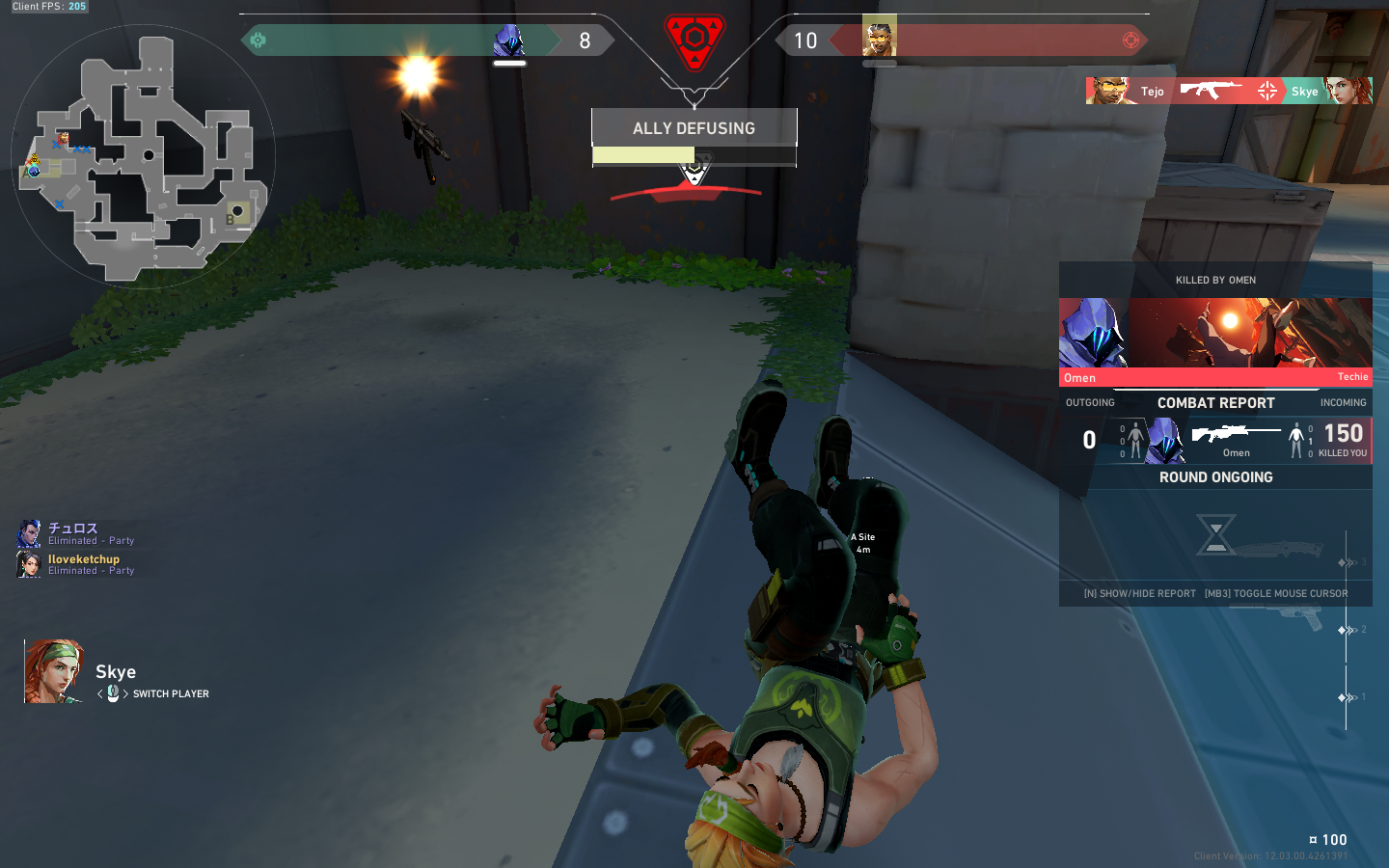Toggle SHOW/HIDE REPORT option
The width and height of the screenshot is (1389, 868).
[x=1138, y=593]
